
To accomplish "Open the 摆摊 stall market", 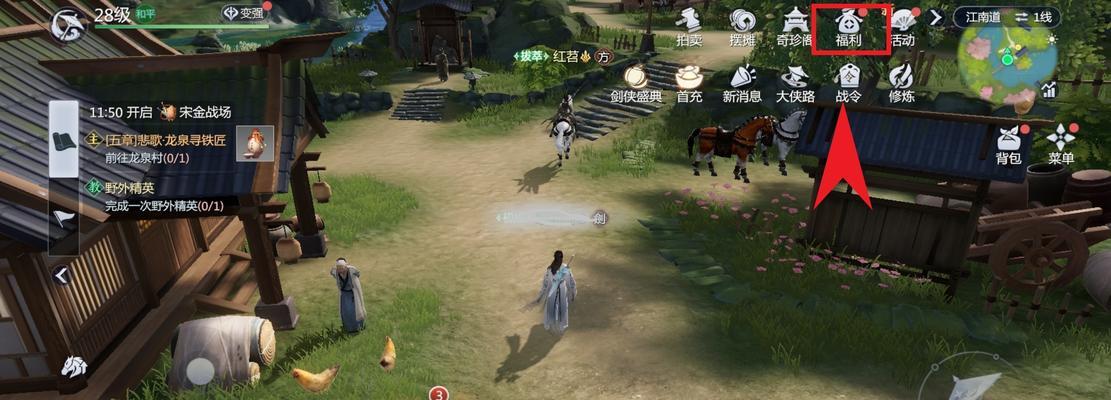I will (742, 27).
